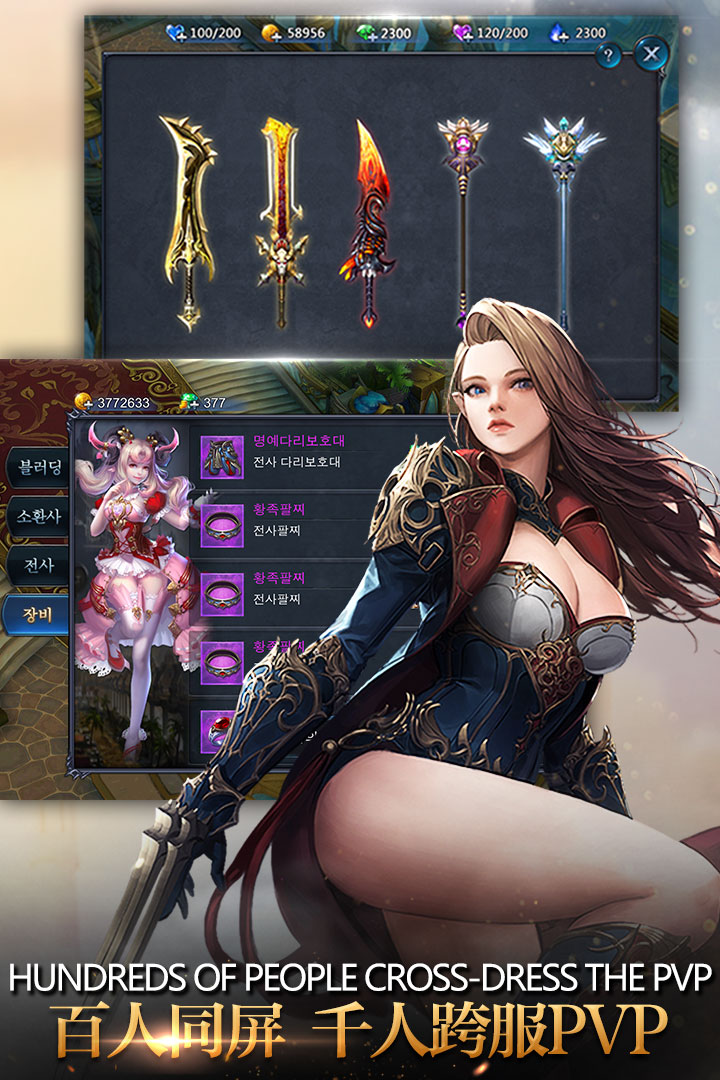Open the question mark help button
Screen dimensions: 720x1080
pos(608,56)
